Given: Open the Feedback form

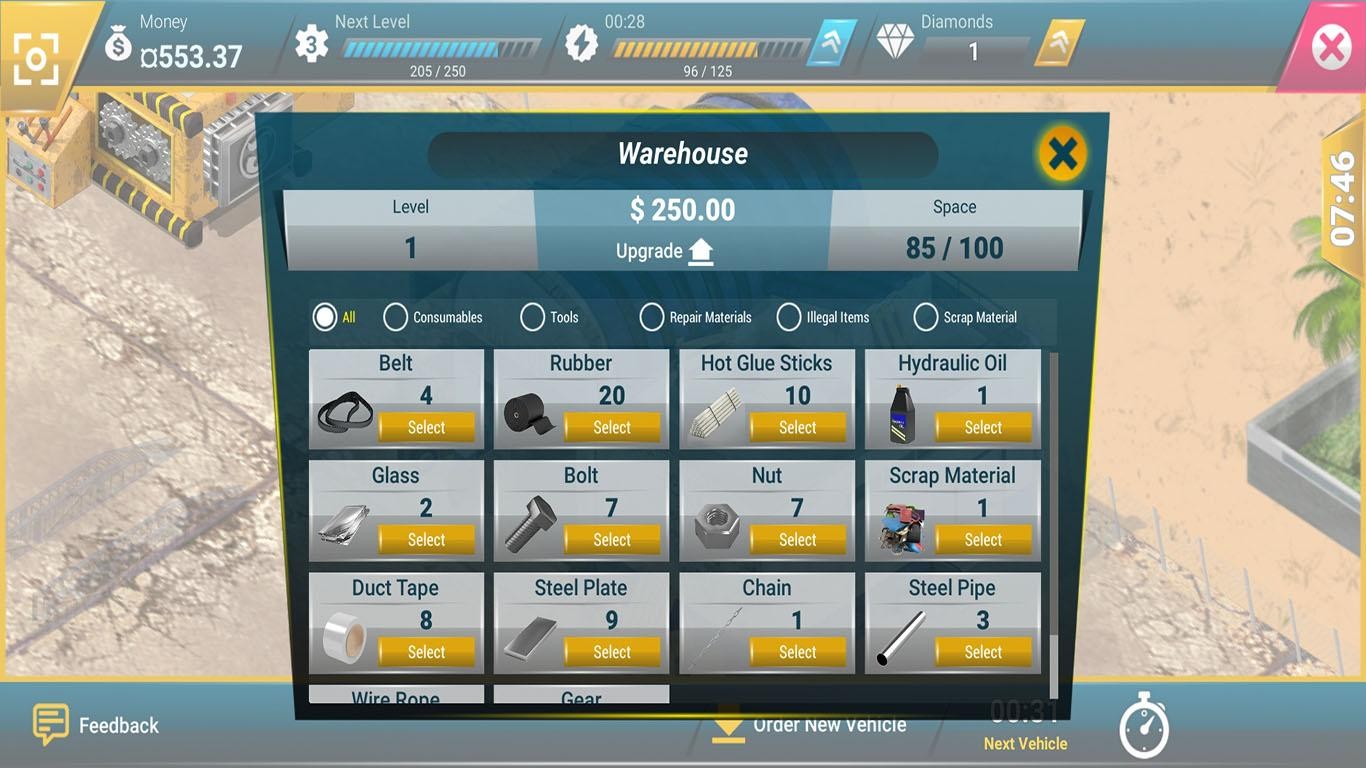Looking at the screenshot, I should [97, 725].
